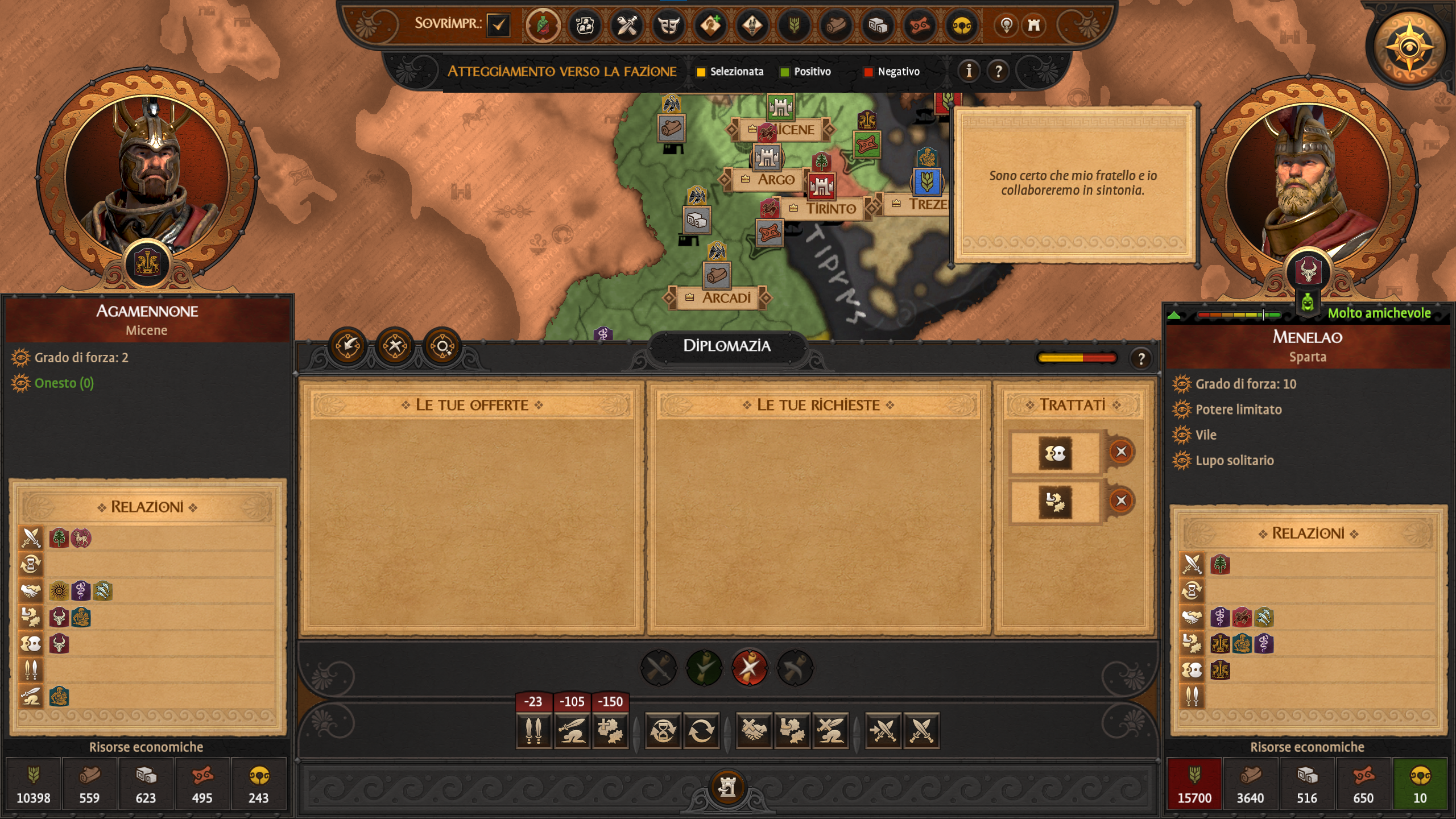Select the crossed scroll and sword overlay filter
Screen dimensions: 1456x819
coord(627,25)
